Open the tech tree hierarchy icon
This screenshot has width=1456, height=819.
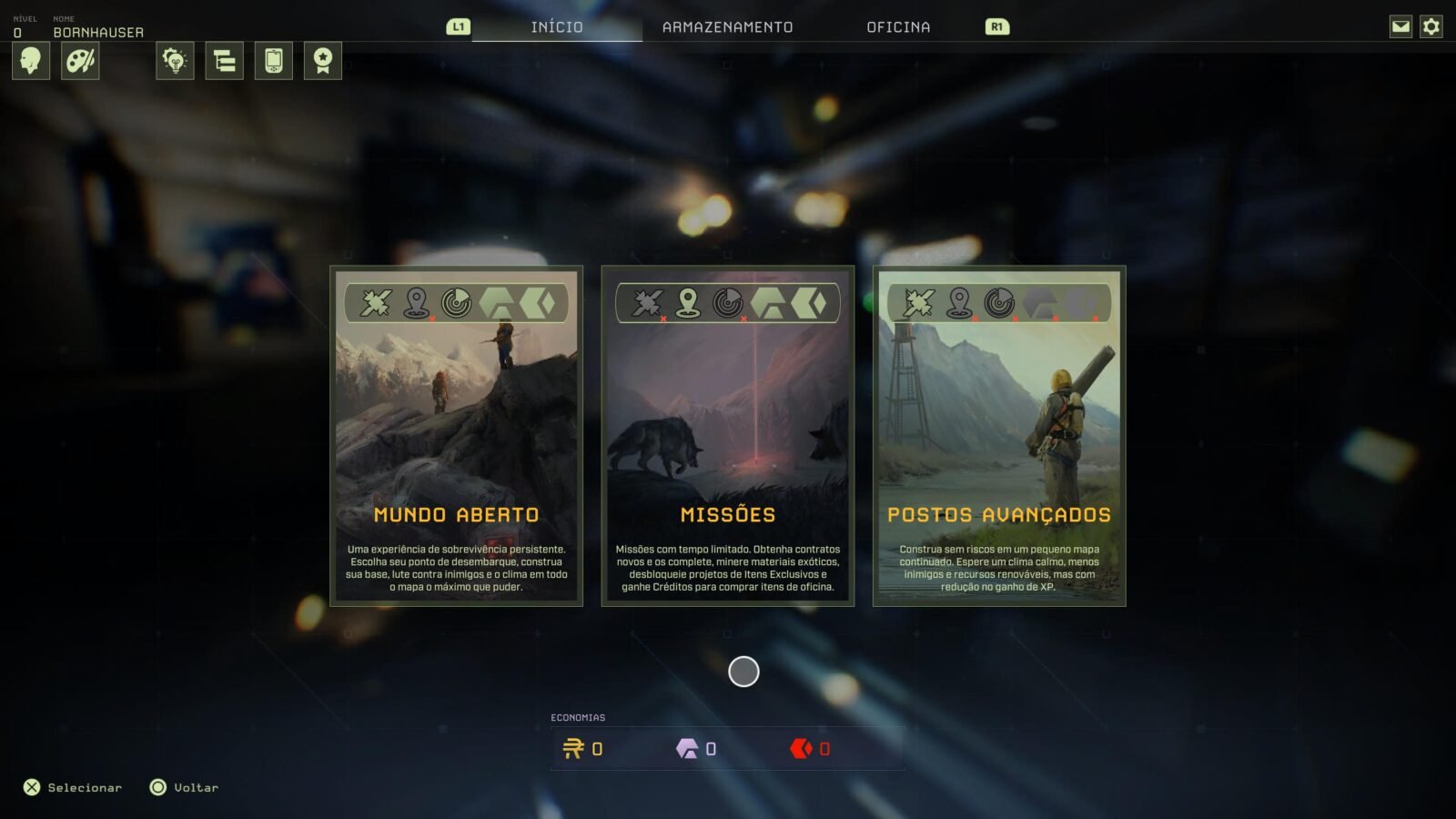coord(224,61)
